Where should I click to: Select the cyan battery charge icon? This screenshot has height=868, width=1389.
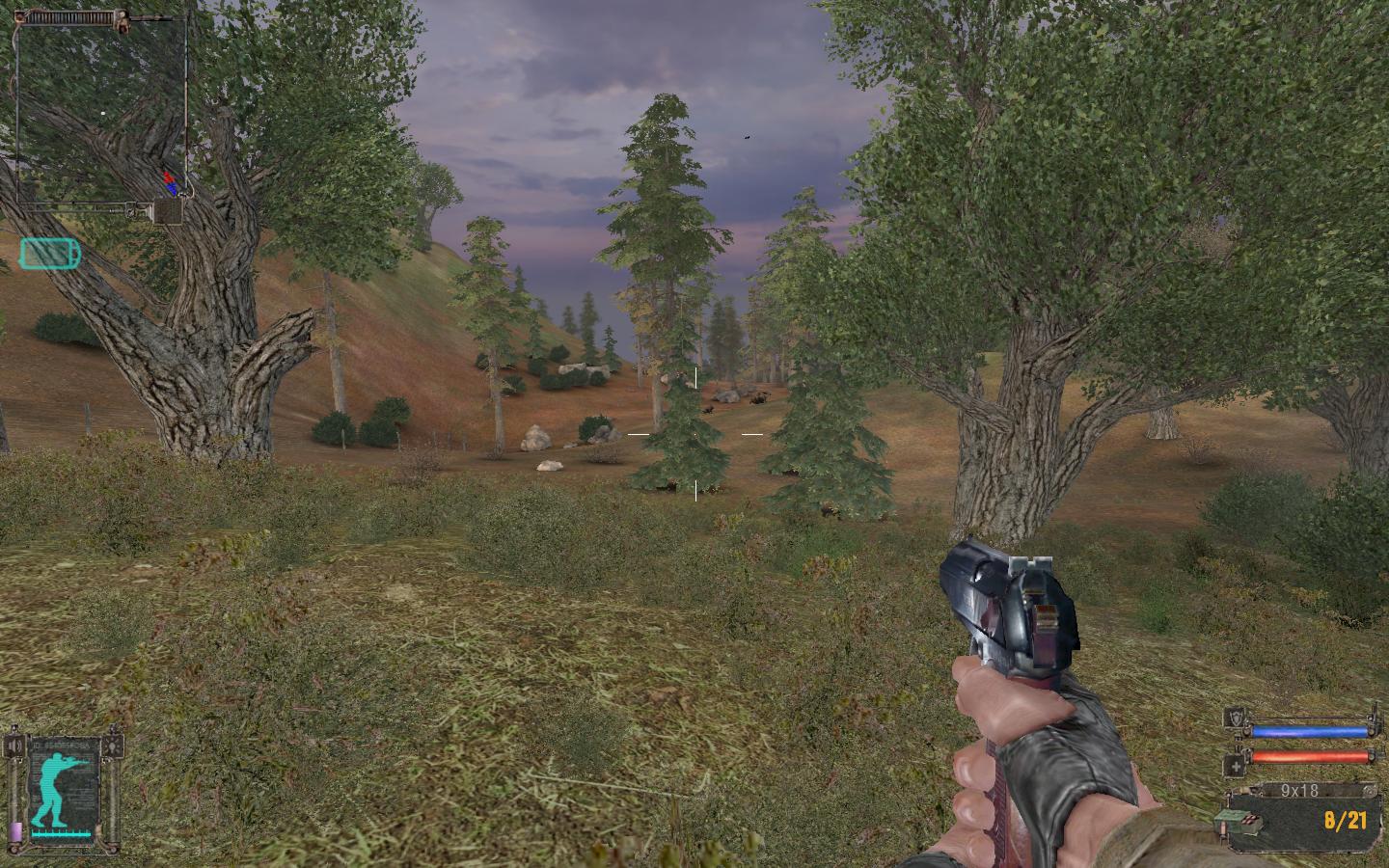50,254
